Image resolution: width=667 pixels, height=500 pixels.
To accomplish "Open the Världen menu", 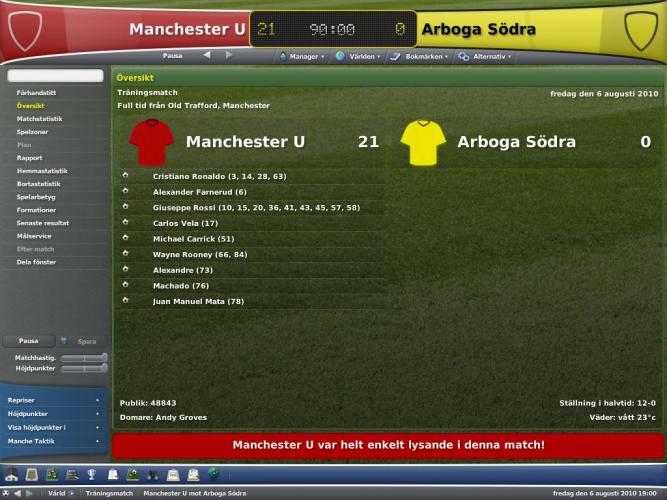I will (x=358, y=56).
